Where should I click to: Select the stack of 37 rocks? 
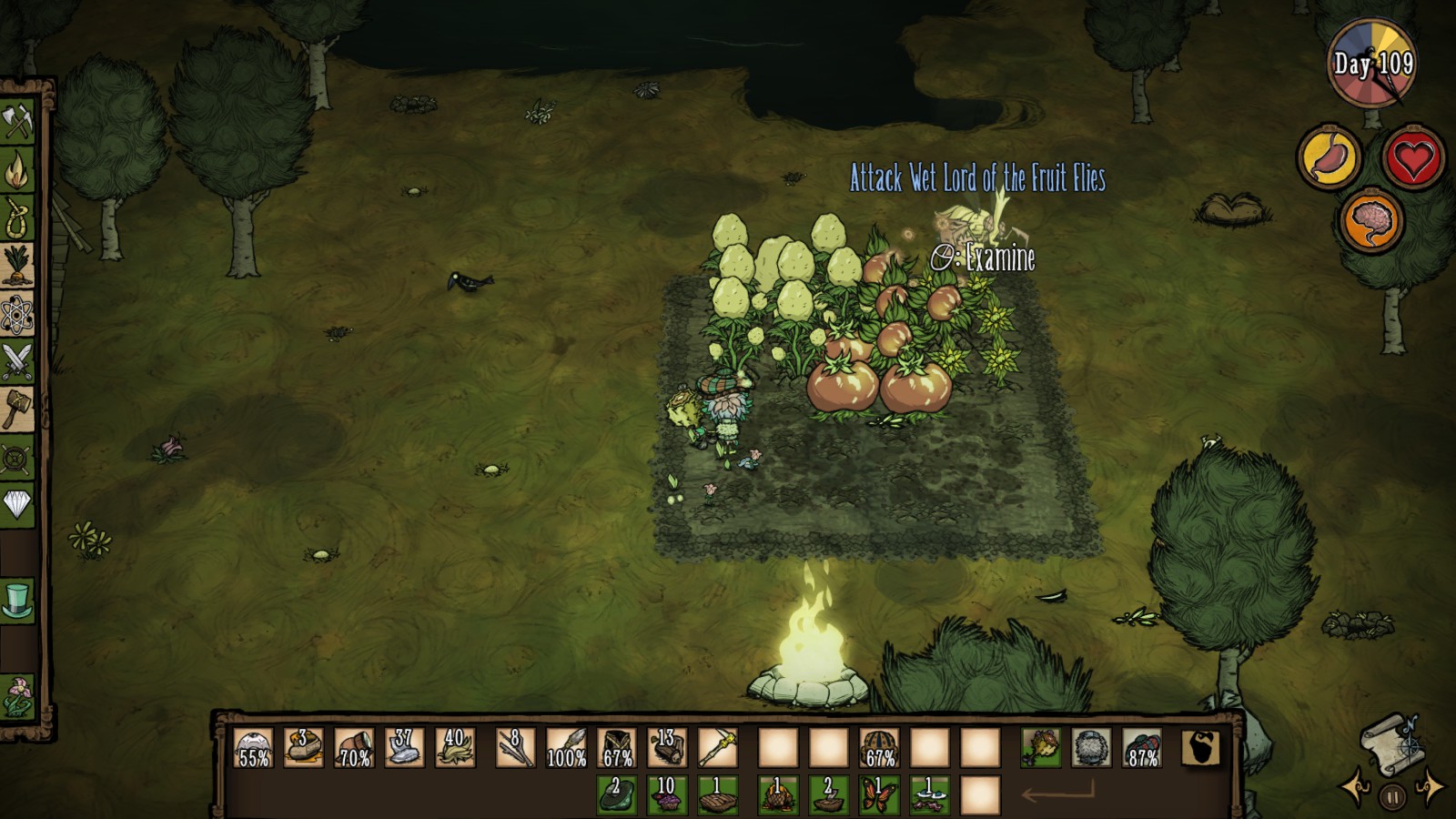[x=404, y=748]
